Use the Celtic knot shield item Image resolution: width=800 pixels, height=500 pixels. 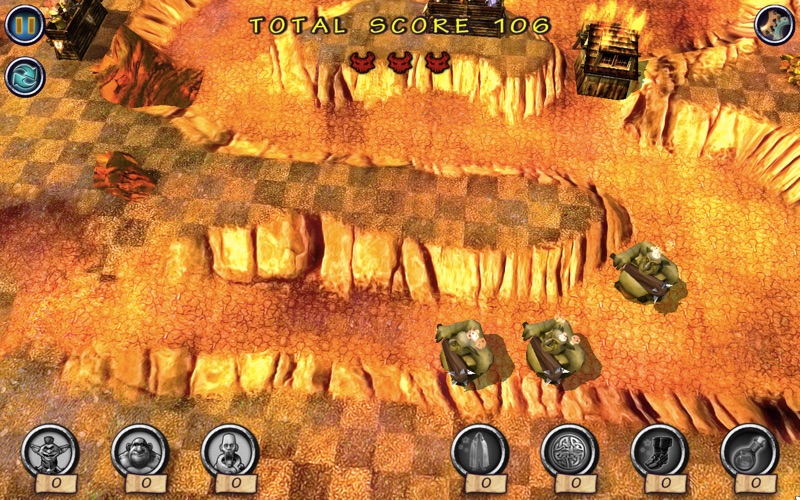[x=570, y=450]
